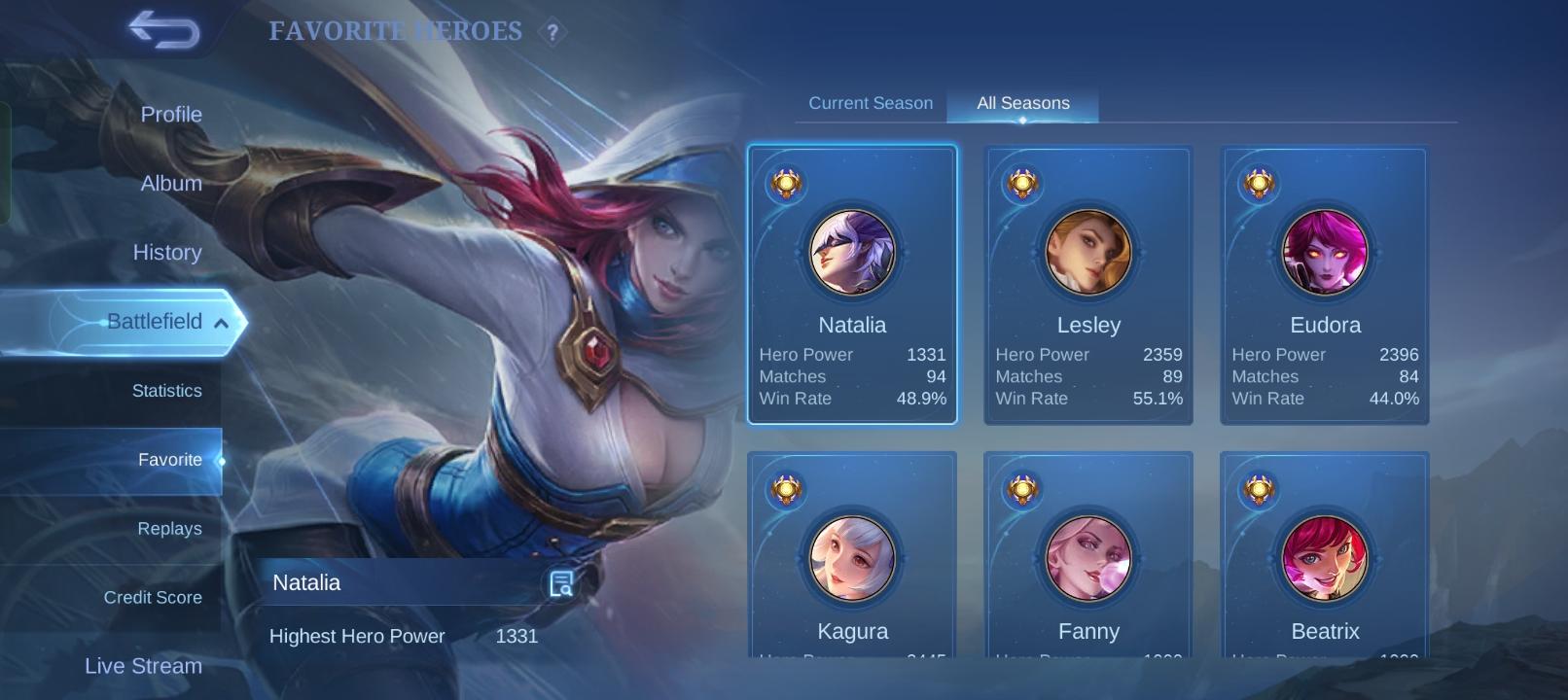Click the medal badge on Natalia's card
The width and height of the screenshot is (1568, 700).
[x=784, y=185]
